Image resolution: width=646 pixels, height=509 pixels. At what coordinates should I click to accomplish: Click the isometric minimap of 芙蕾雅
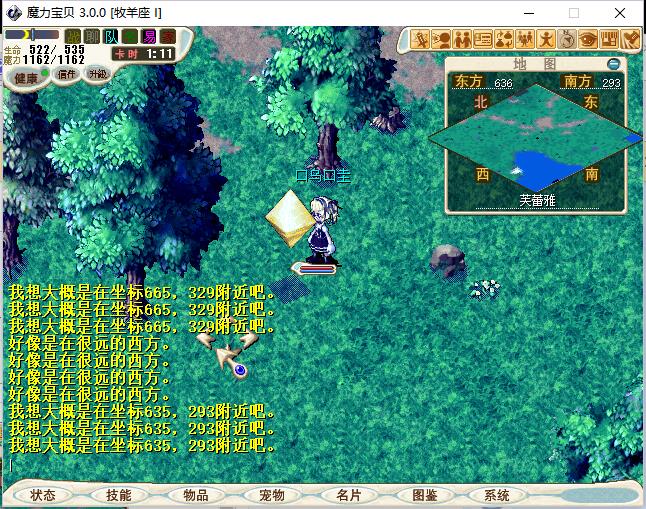point(535,138)
